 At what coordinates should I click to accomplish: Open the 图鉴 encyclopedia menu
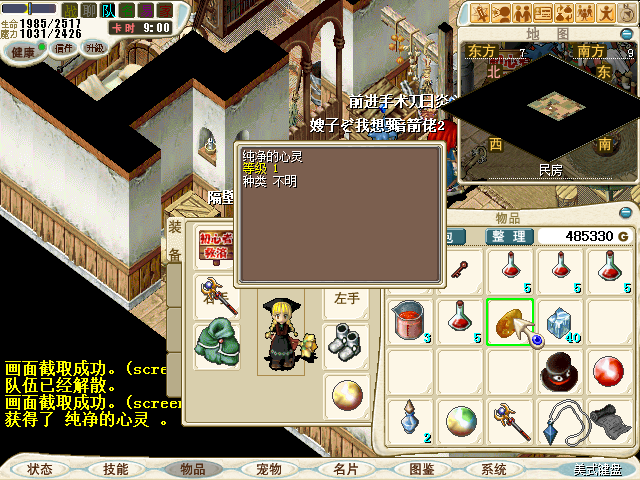click(x=421, y=468)
